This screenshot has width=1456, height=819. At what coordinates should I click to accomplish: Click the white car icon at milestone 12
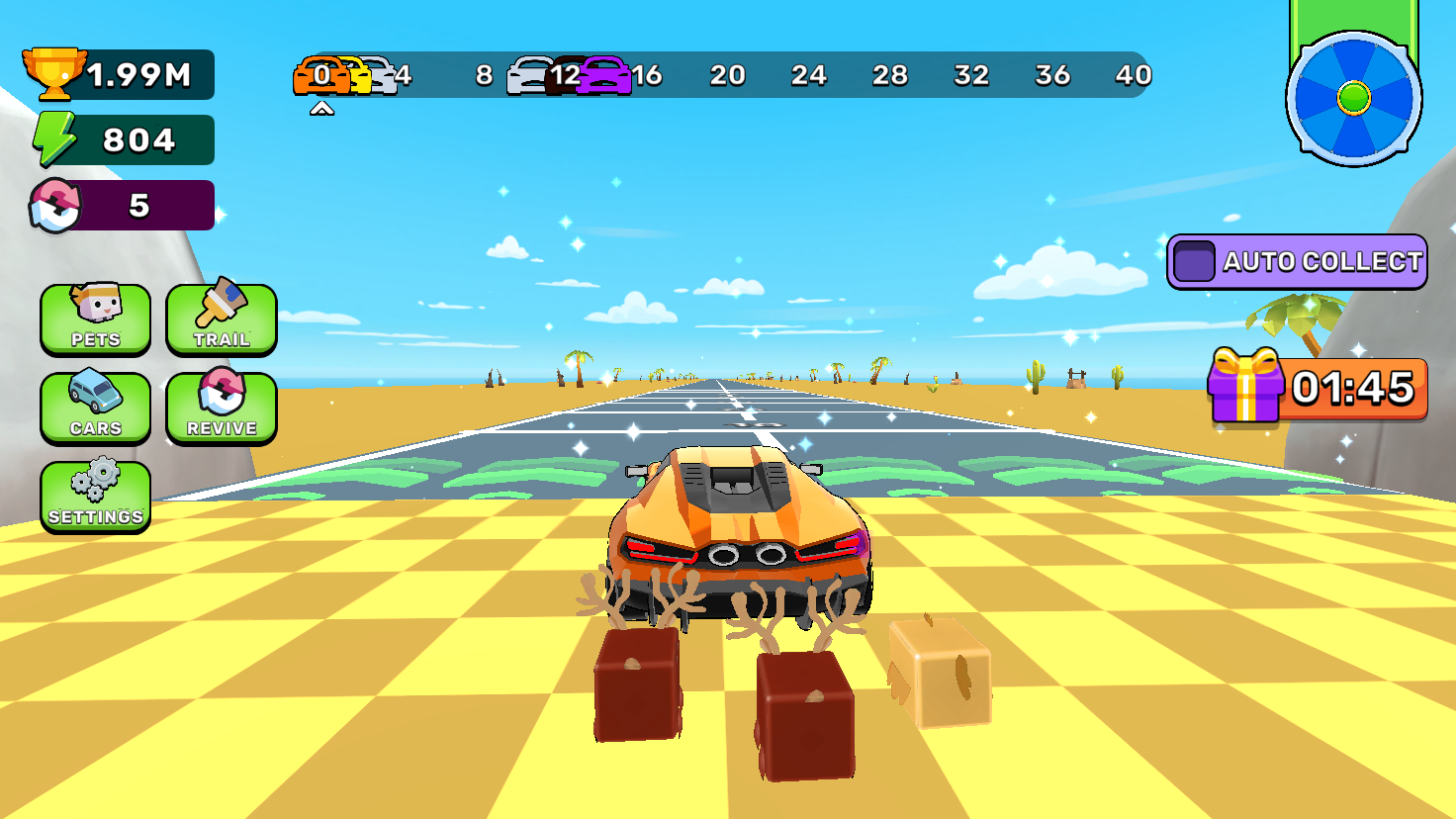click(x=527, y=75)
